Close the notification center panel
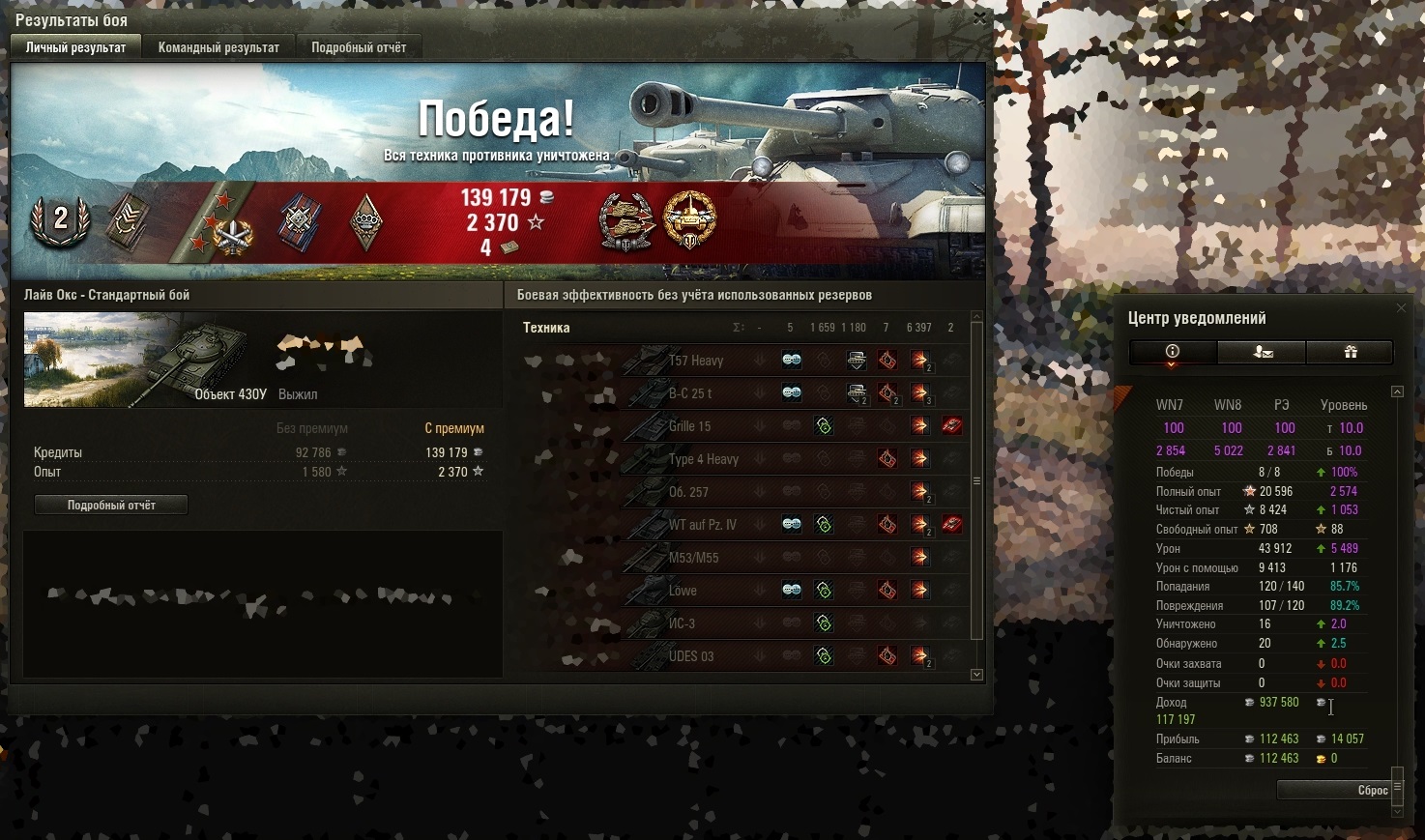 (1401, 308)
